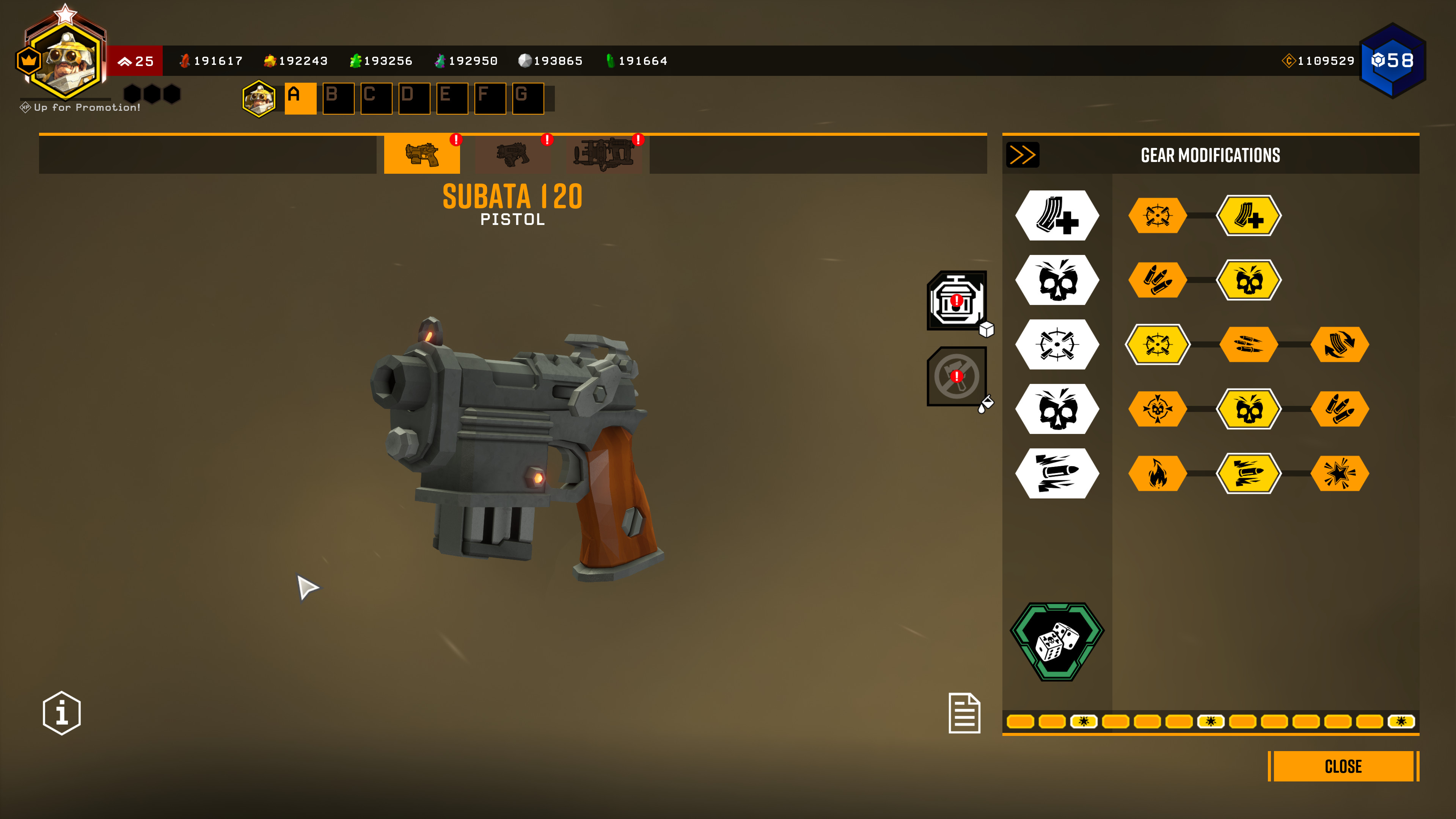Select loadout slot G
The image size is (1456, 819).
(528, 98)
